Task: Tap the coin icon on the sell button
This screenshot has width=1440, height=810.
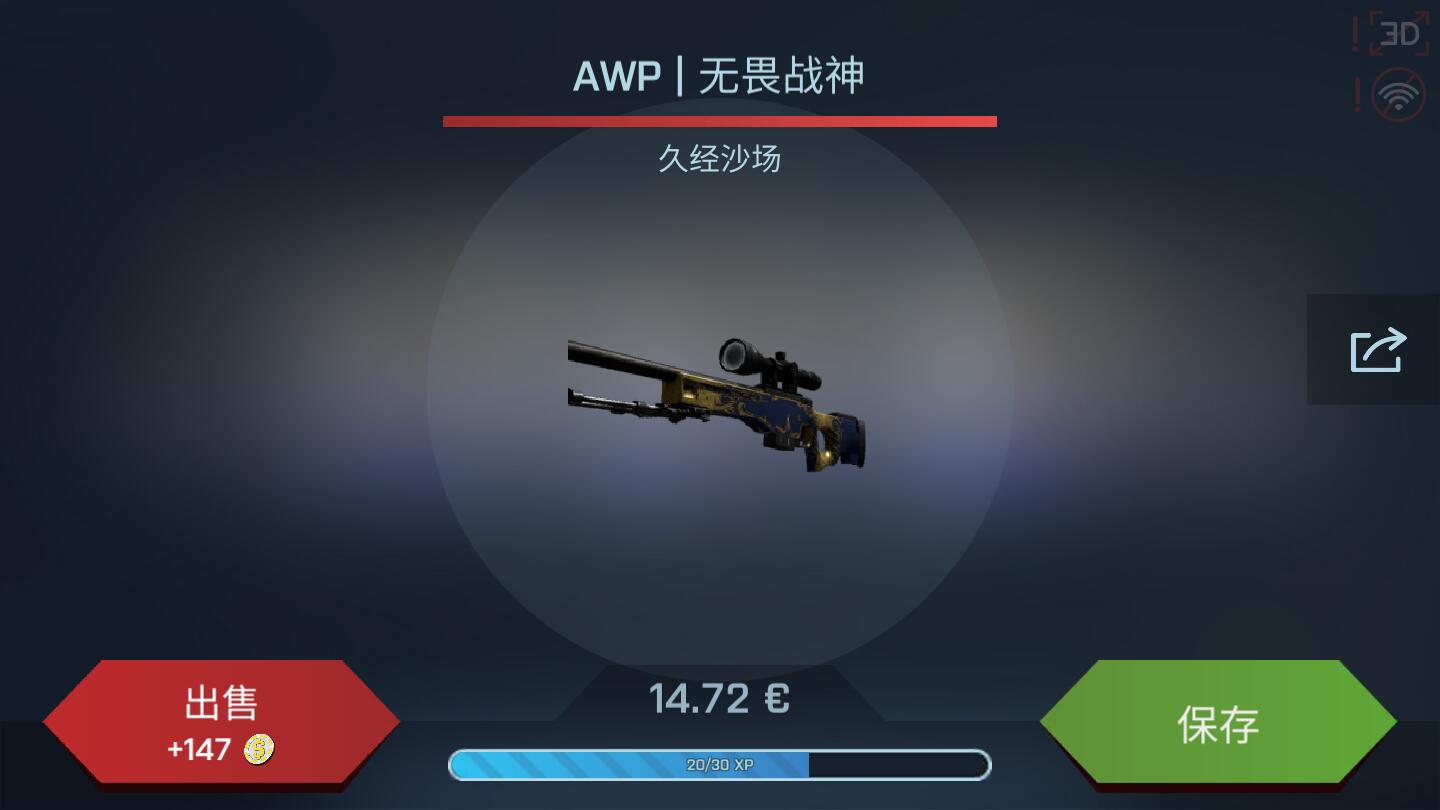Action: tap(257, 751)
